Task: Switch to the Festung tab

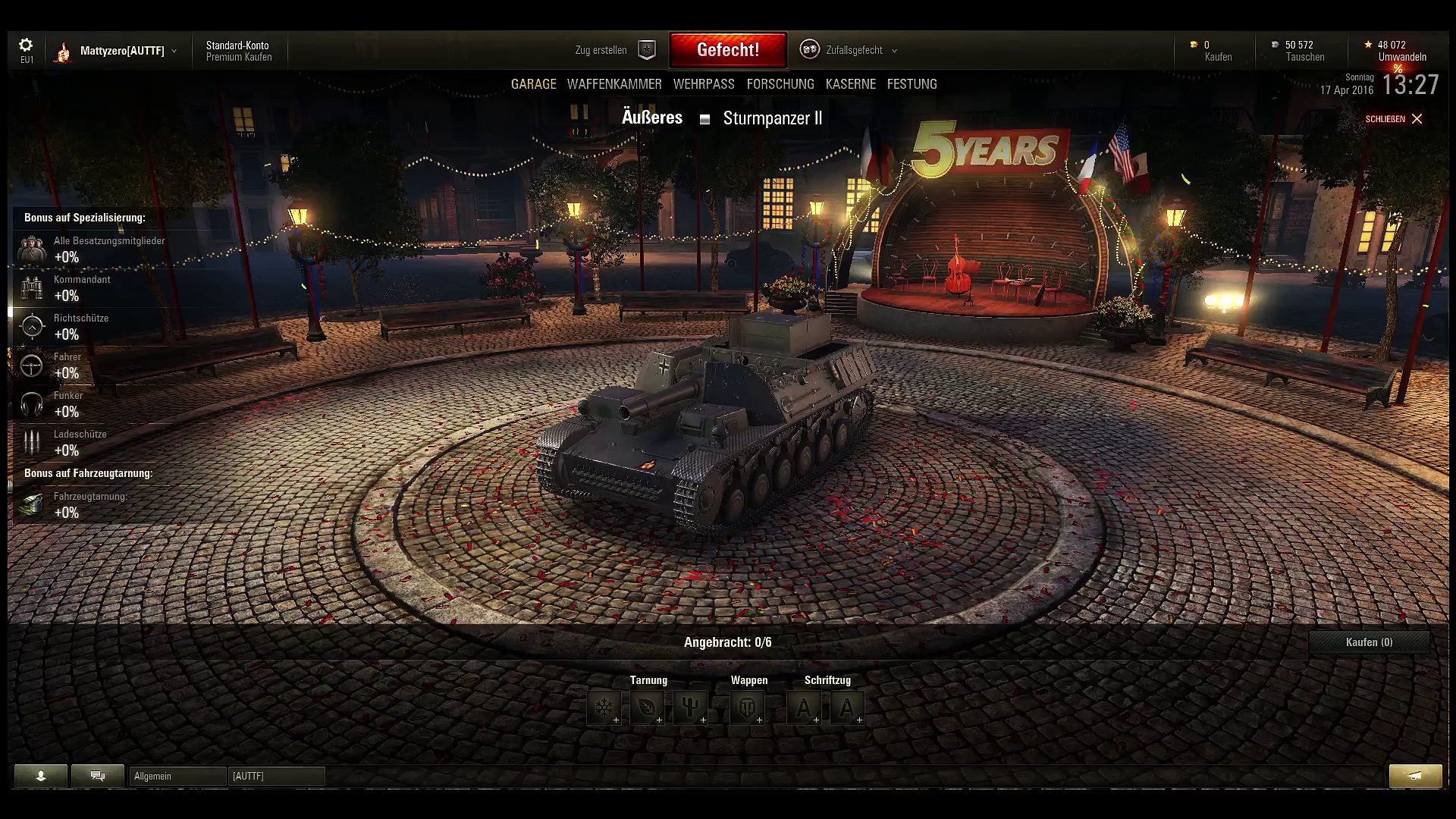Action: coord(912,84)
